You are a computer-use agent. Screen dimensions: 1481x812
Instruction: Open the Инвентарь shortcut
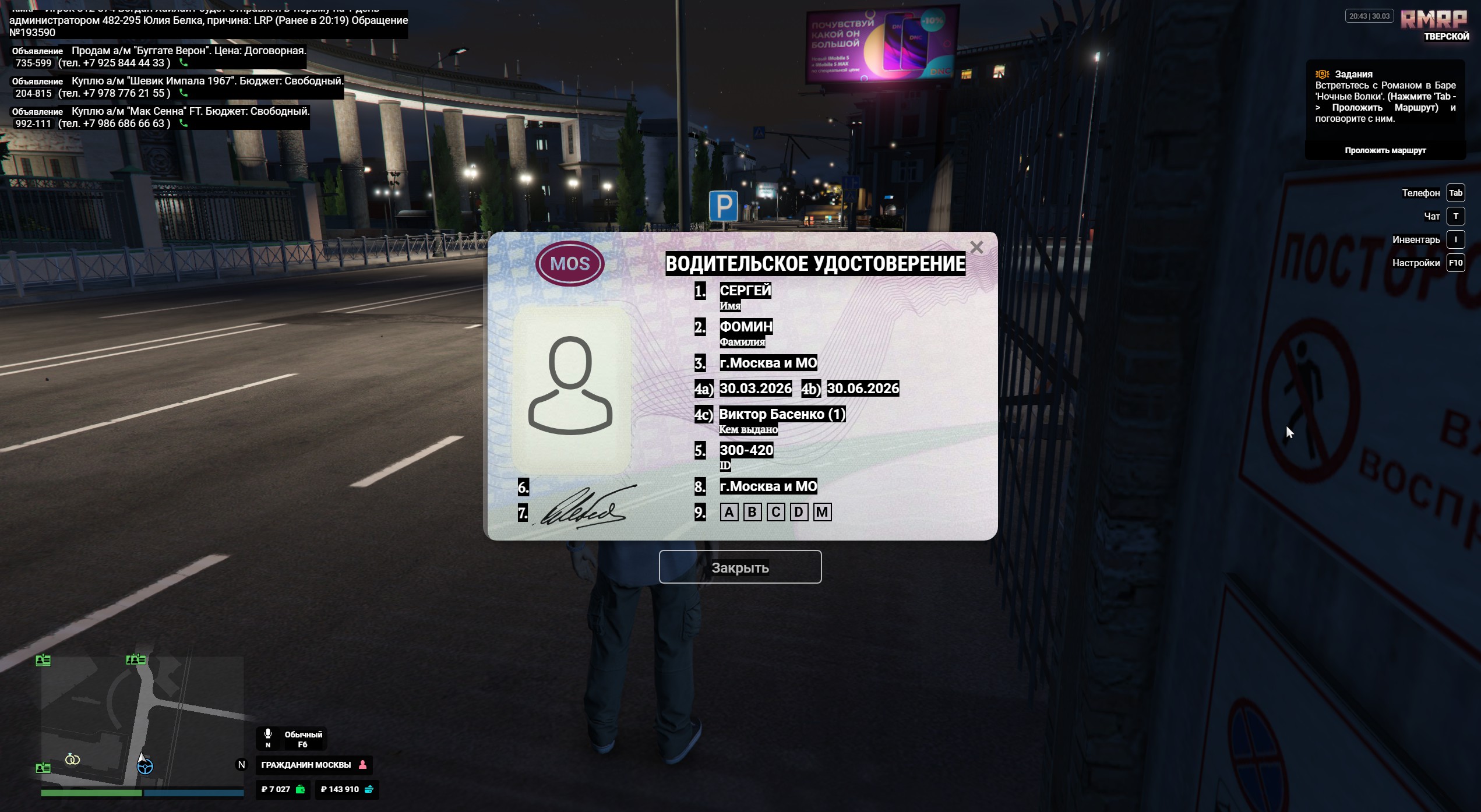click(x=1455, y=239)
